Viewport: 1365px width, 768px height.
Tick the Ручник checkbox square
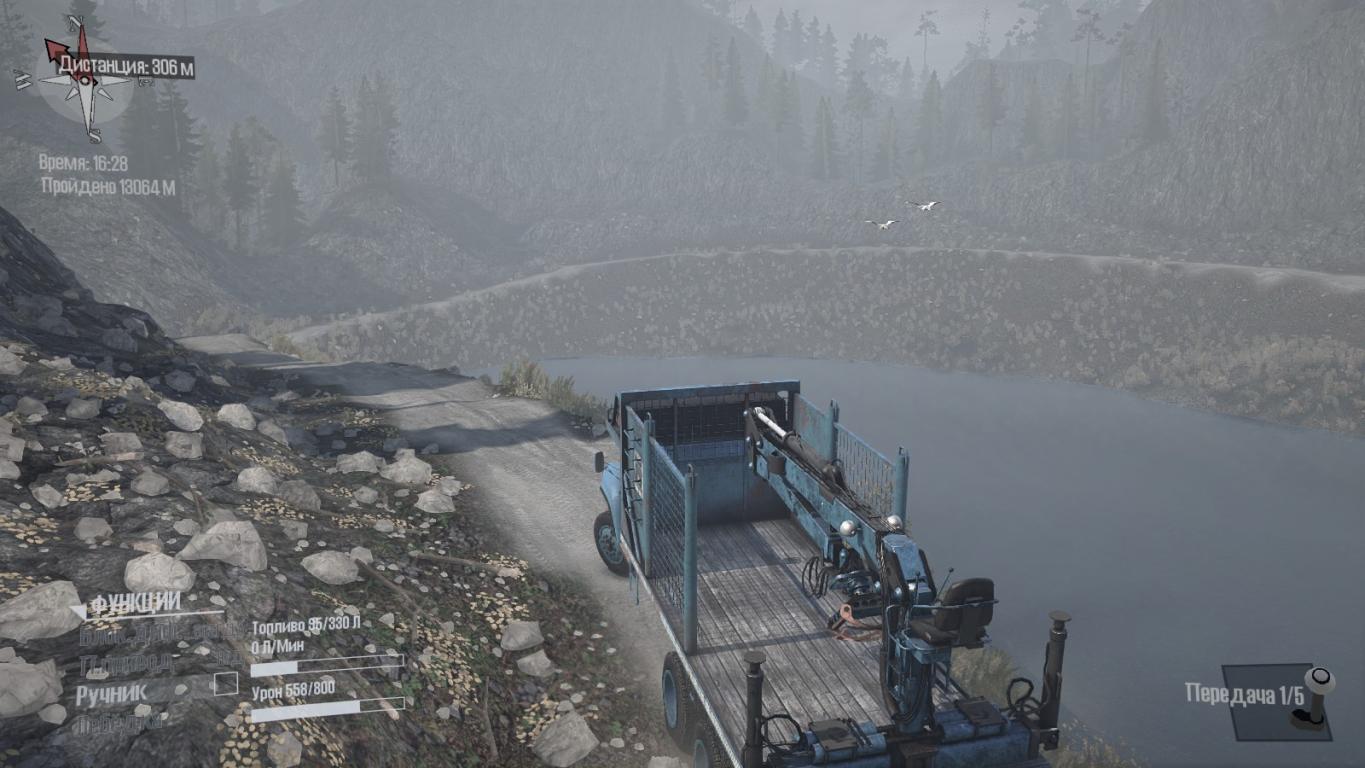(227, 684)
